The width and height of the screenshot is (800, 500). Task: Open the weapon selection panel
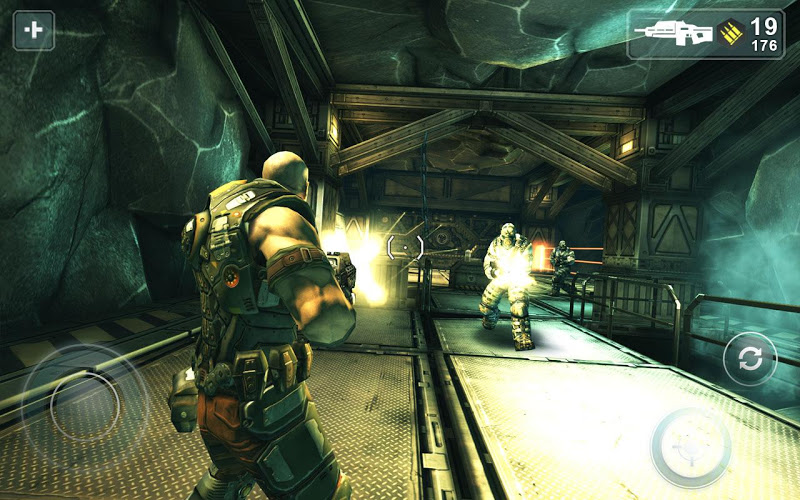705,34
